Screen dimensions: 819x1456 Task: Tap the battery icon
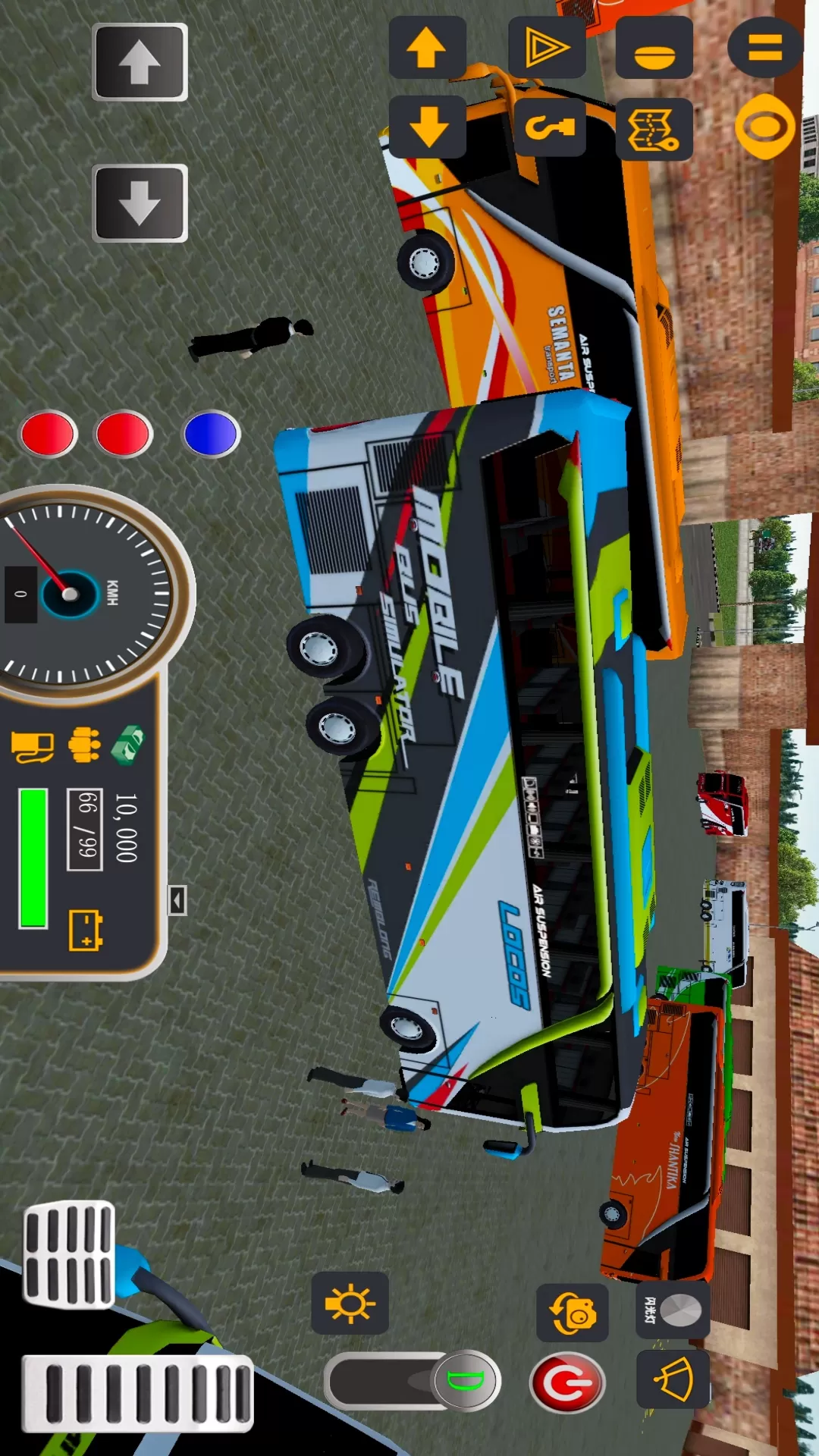tap(86, 930)
